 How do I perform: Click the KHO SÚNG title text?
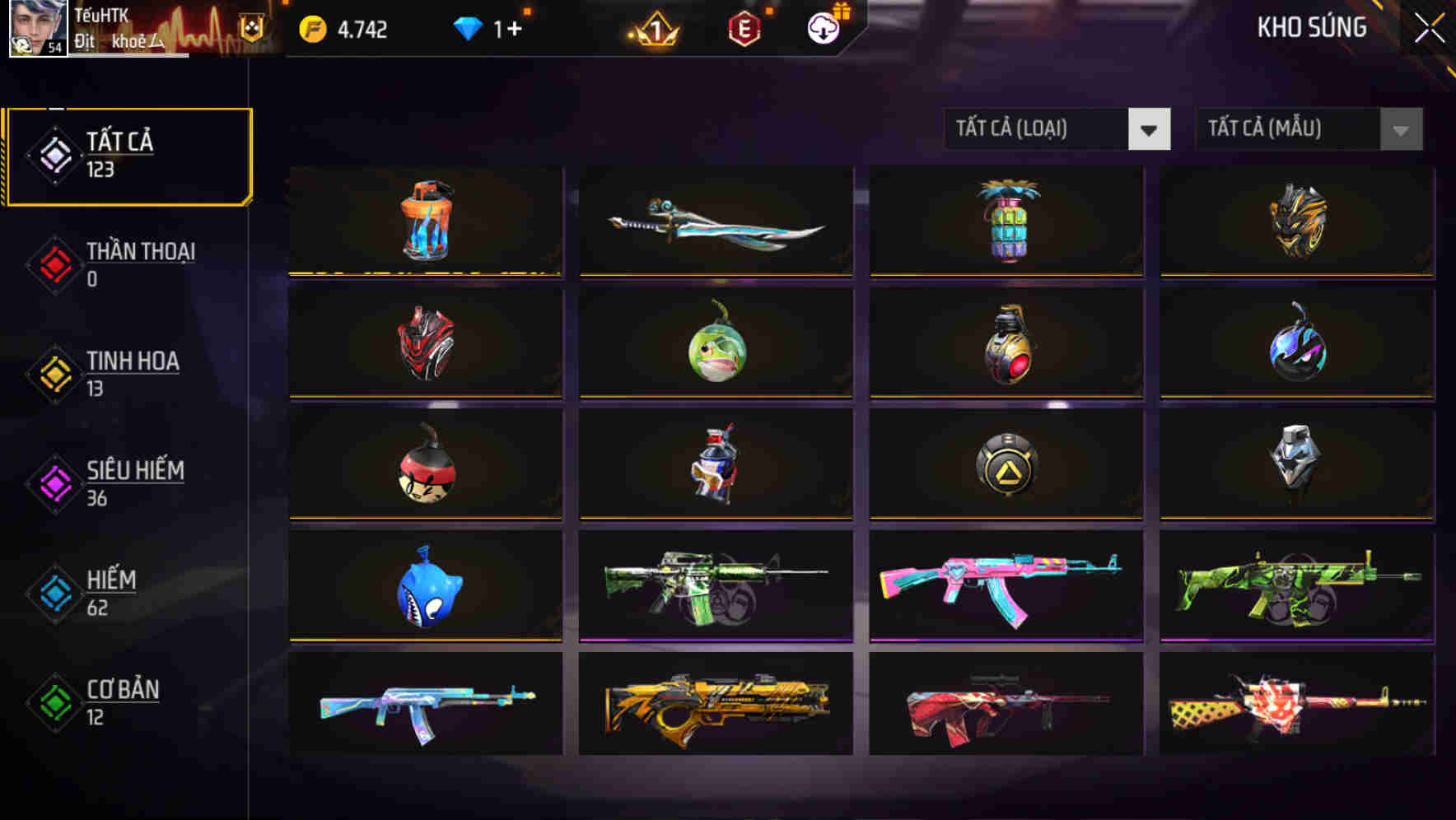tap(1310, 27)
